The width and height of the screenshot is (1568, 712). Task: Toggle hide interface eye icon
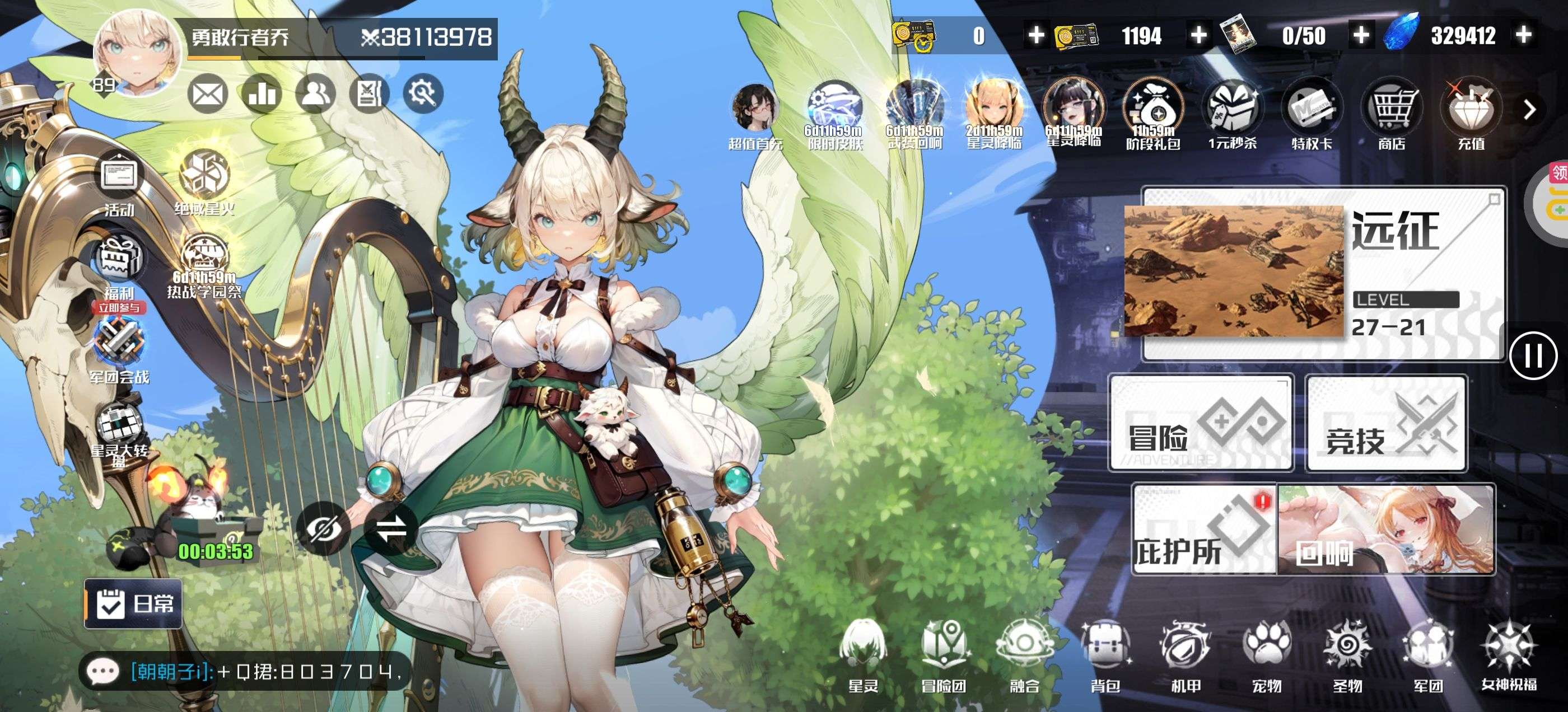coord(323,528)
